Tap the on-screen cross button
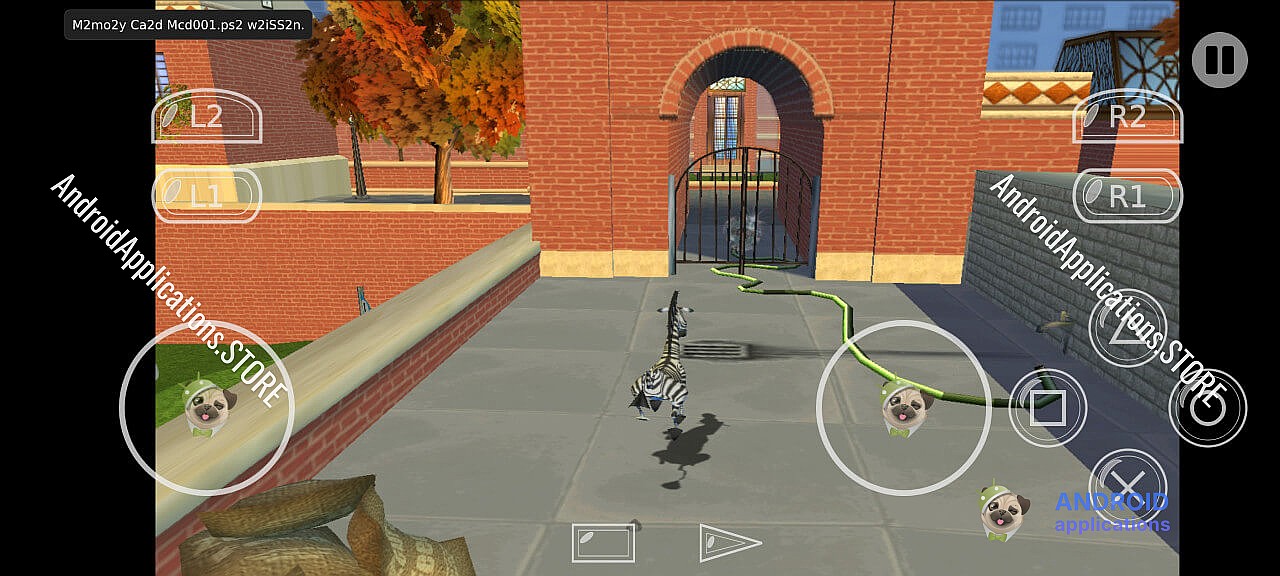Screen dimensions: 1280x576 (1127, 487)
